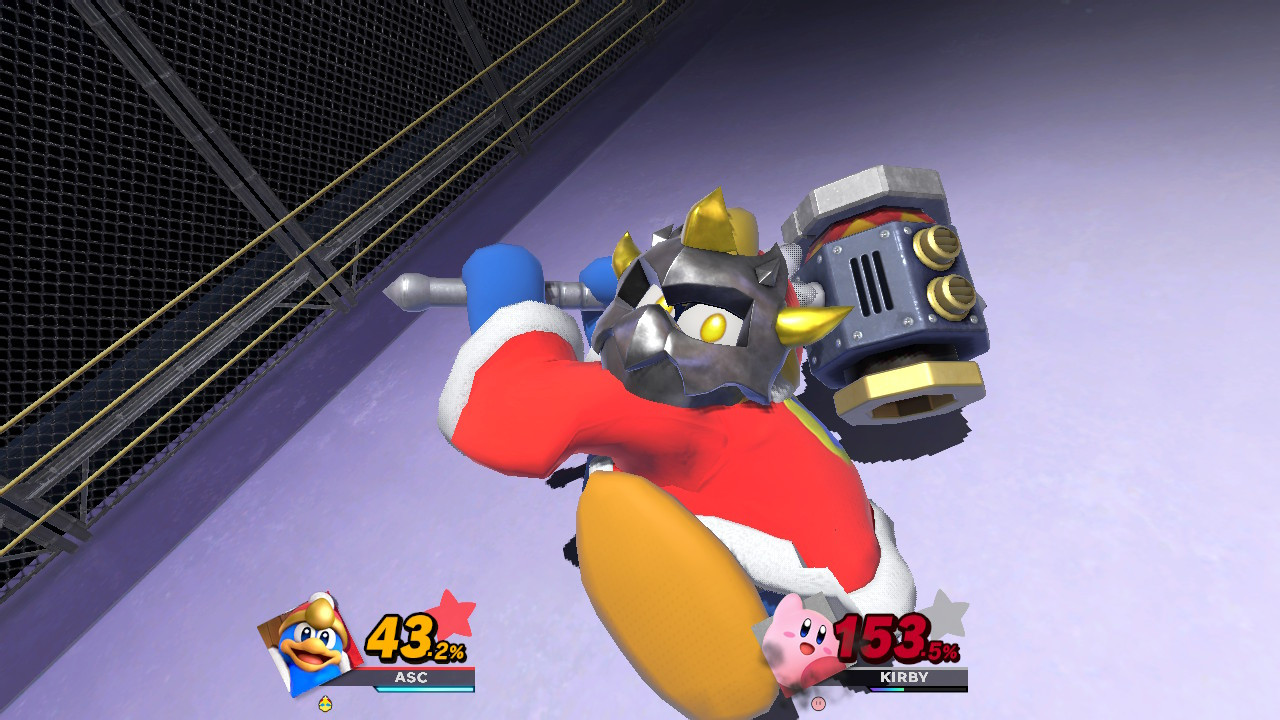Click the cyan charge meter under ASC's nameplate
The image size is (1280, 720).
tap(420, 687)
